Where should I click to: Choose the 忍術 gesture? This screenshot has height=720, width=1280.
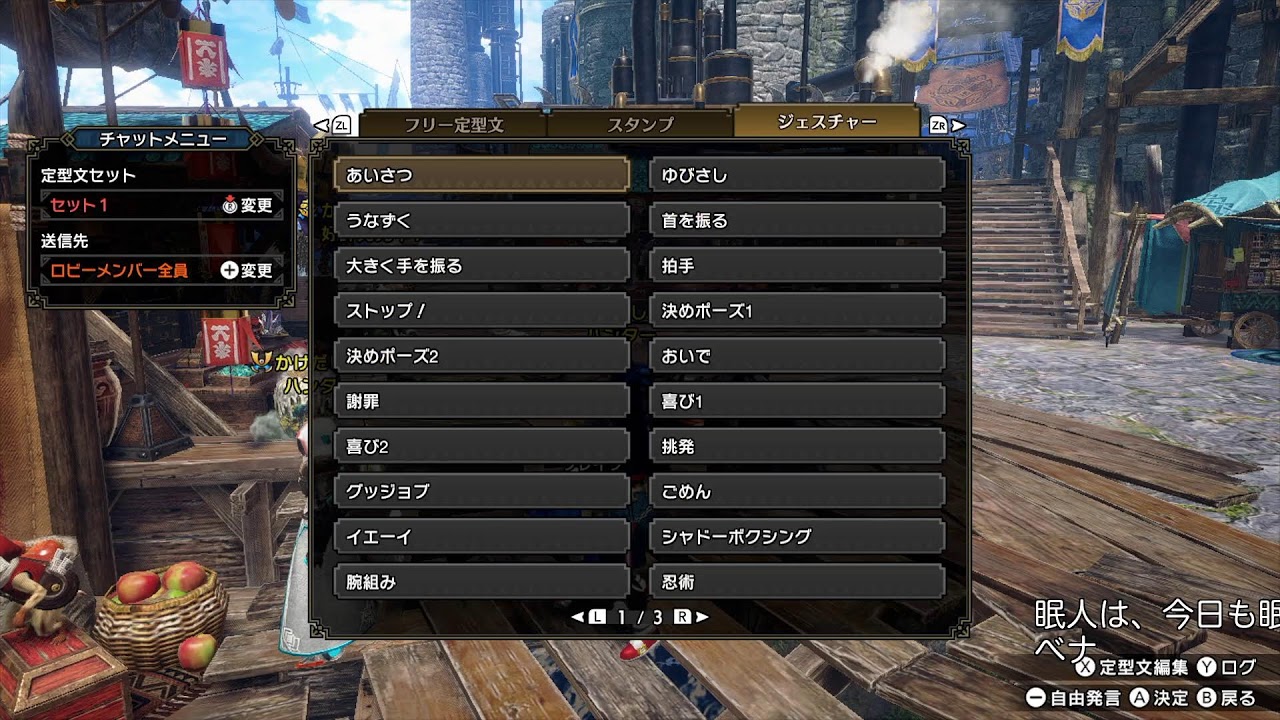point(797,582)
